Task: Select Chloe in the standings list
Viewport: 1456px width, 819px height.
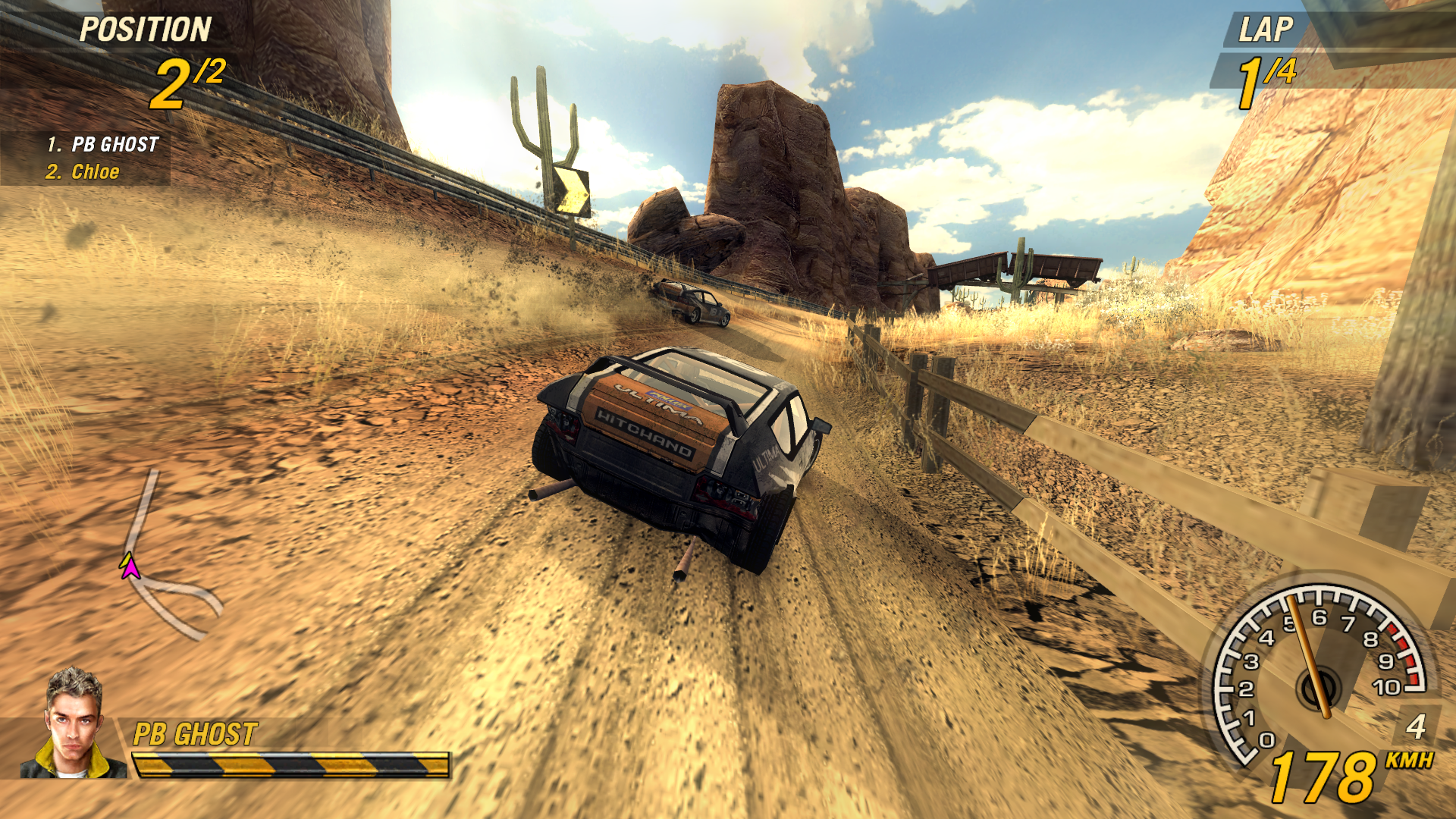Action: [95, 172]
